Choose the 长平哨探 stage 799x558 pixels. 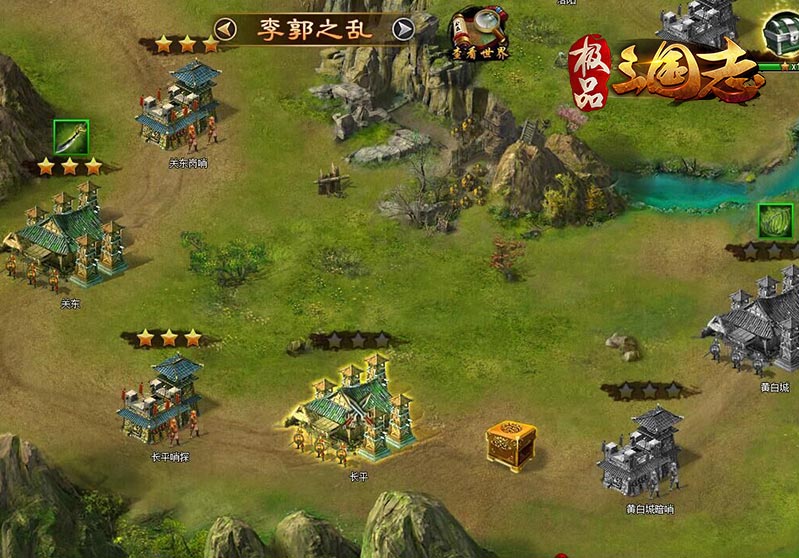[159, 400]
